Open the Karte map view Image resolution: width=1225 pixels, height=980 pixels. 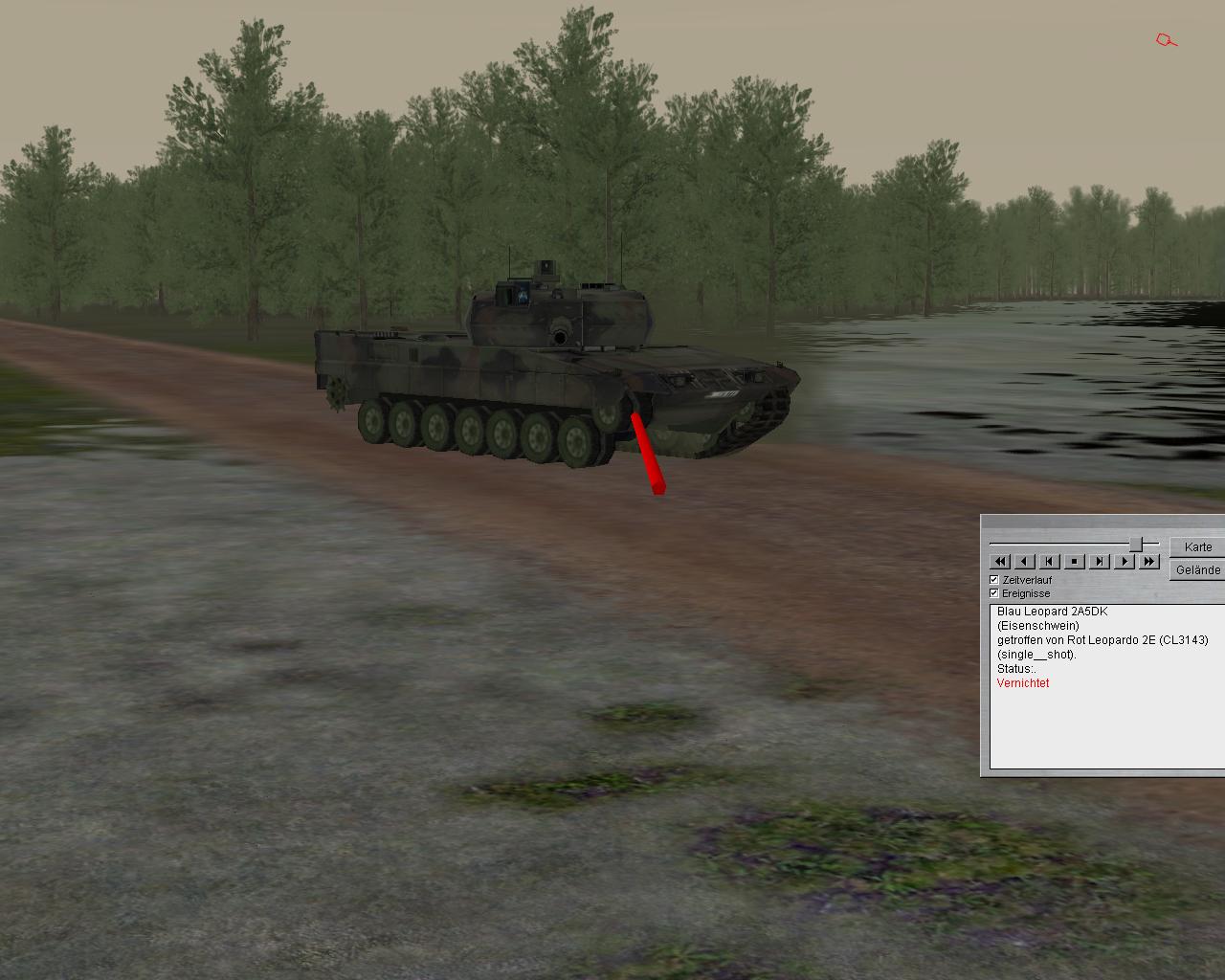tap(1197, 547)
